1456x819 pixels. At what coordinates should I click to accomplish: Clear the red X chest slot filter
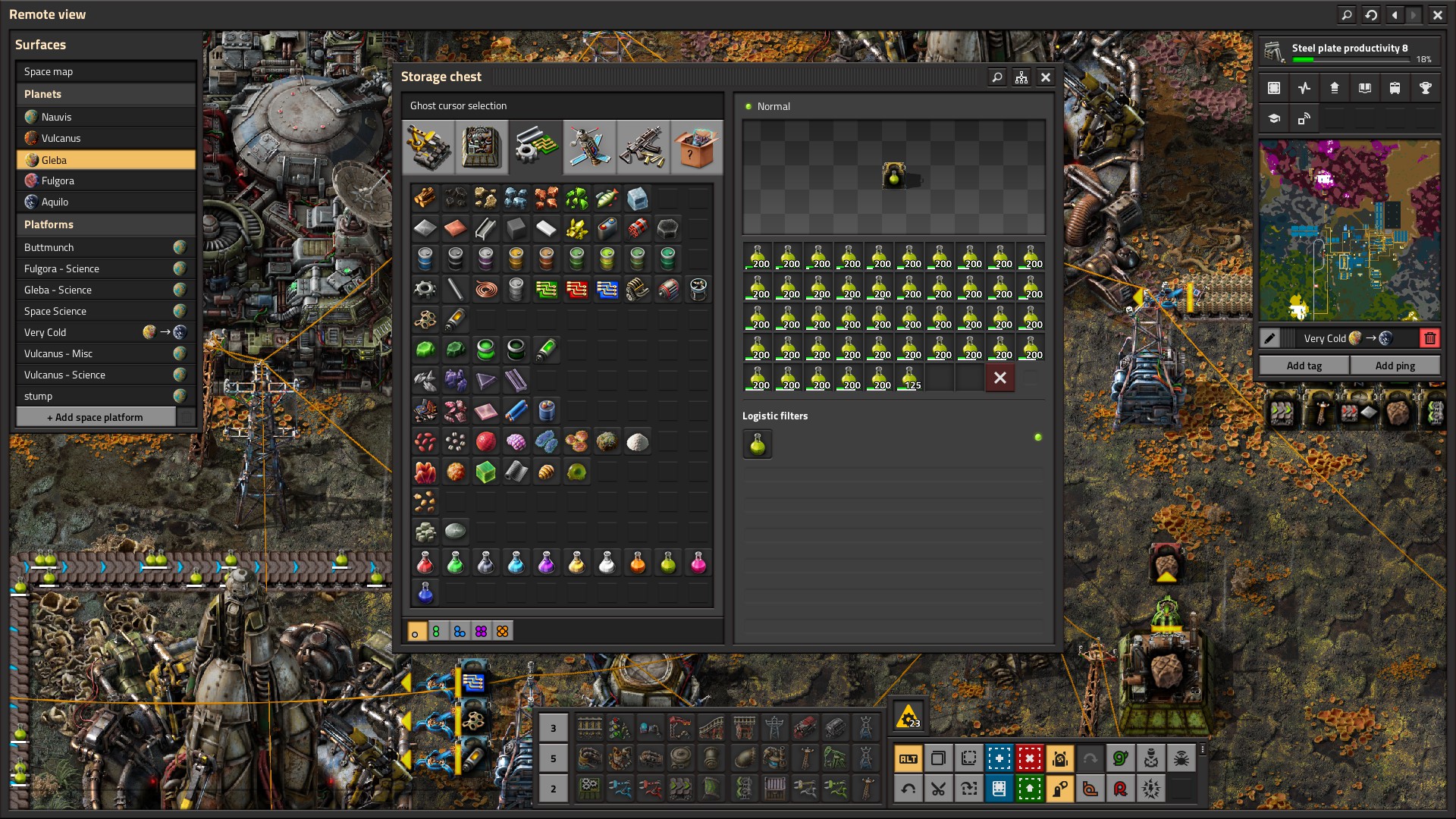click(x=1000, y=378)
